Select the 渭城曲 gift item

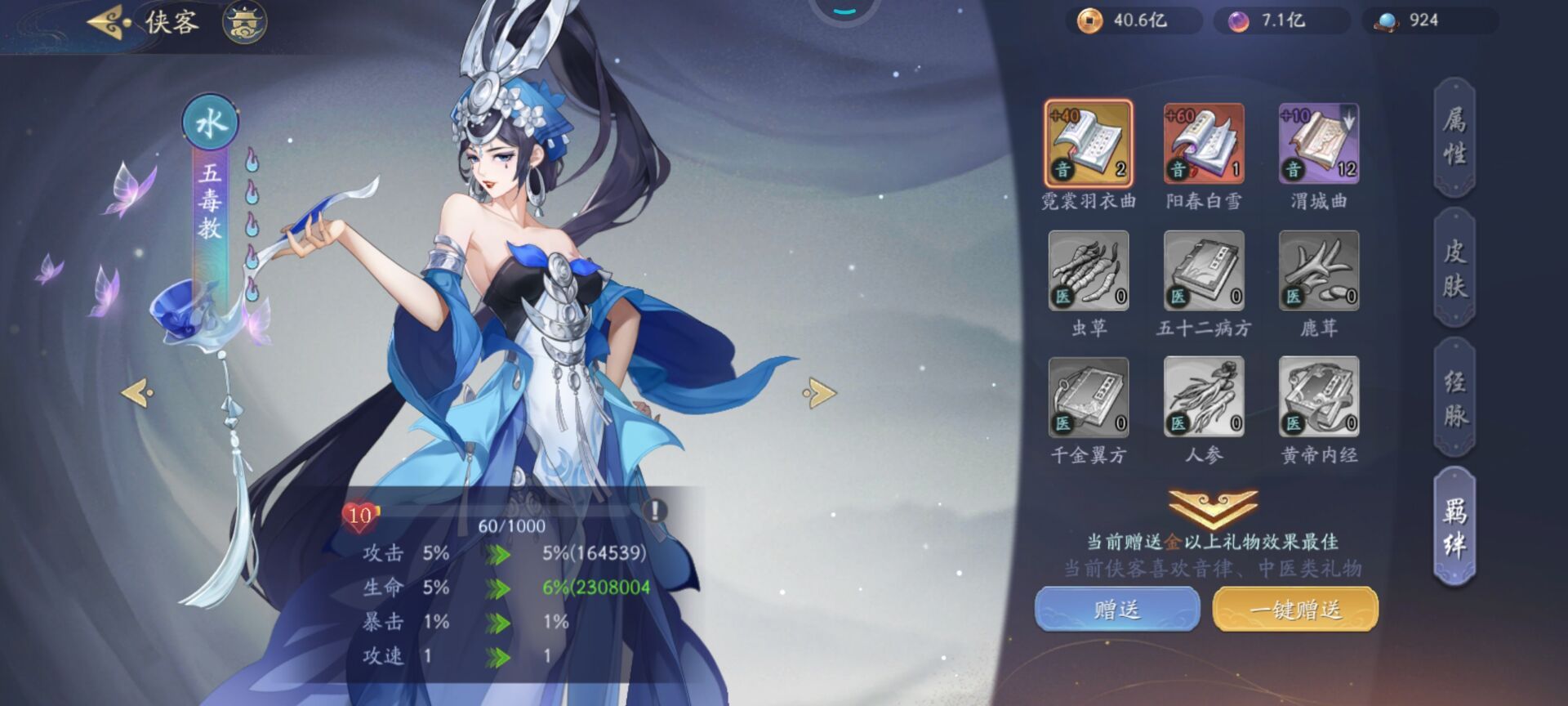(1317, 145)
